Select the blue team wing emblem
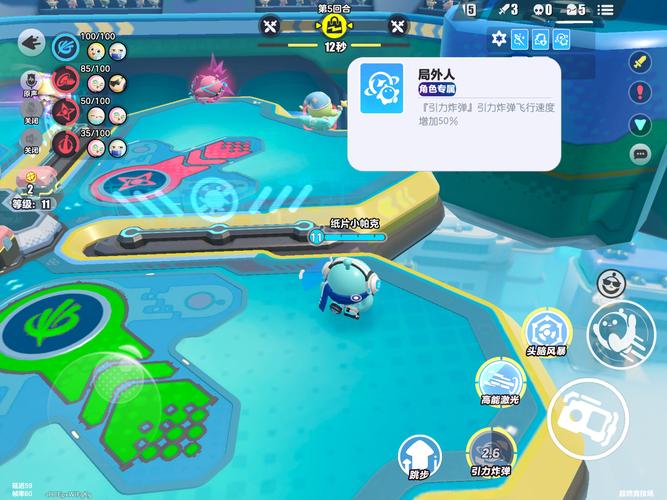Screen dimensions: 667x500 click(x=66, y=46)
